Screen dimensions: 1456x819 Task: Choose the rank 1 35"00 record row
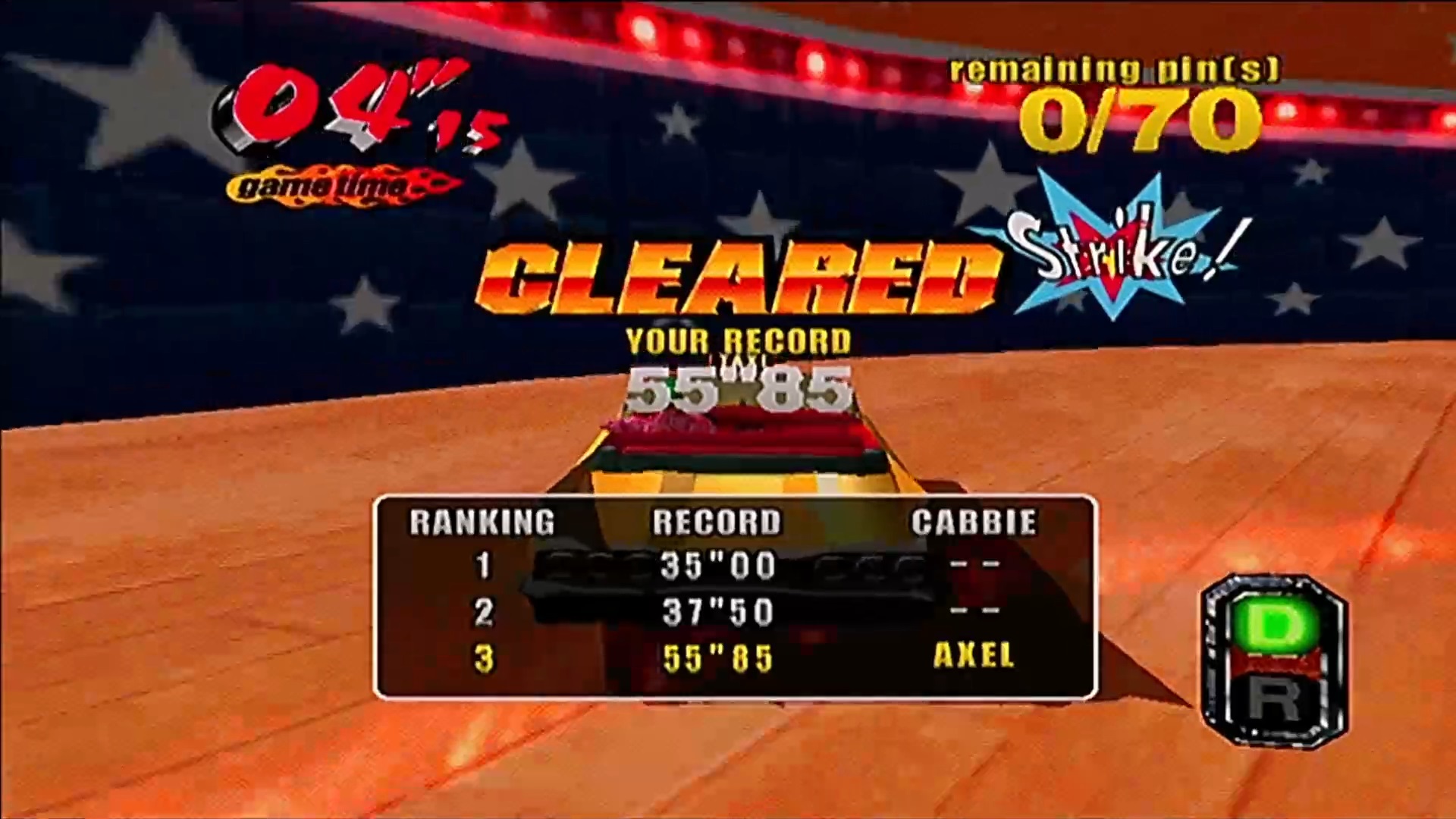point(734,566)
